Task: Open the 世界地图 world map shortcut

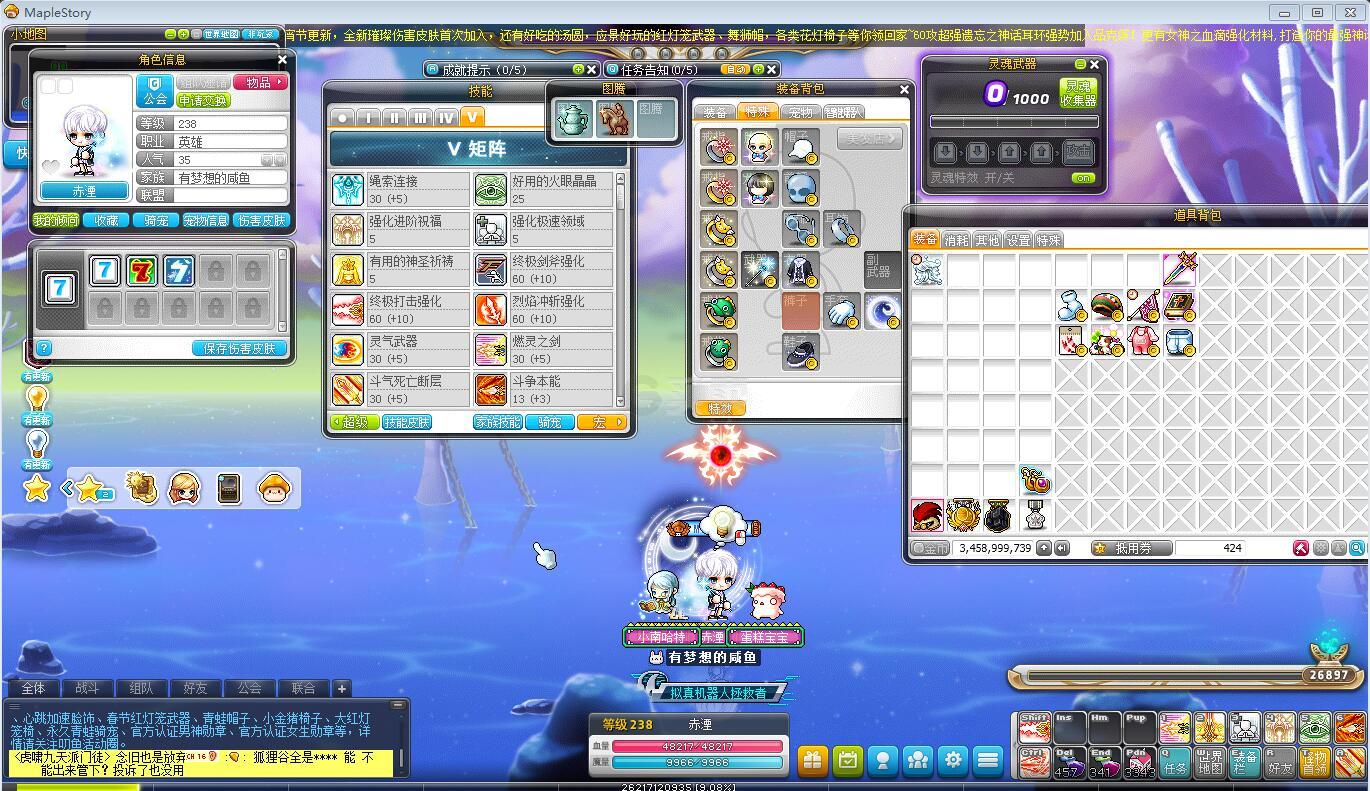Action: pos(1210,762)
